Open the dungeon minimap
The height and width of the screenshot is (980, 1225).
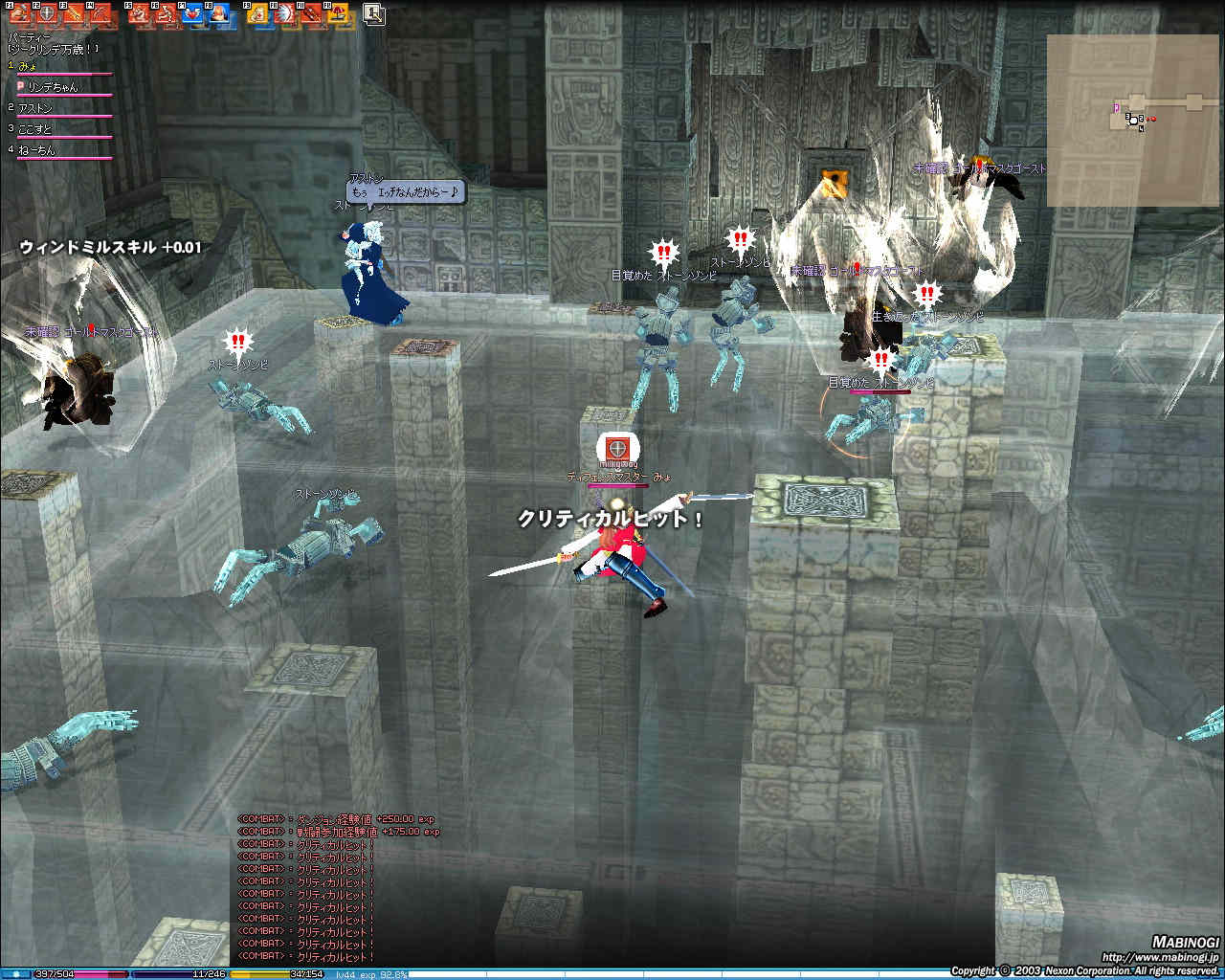[x=1132, y=120]
